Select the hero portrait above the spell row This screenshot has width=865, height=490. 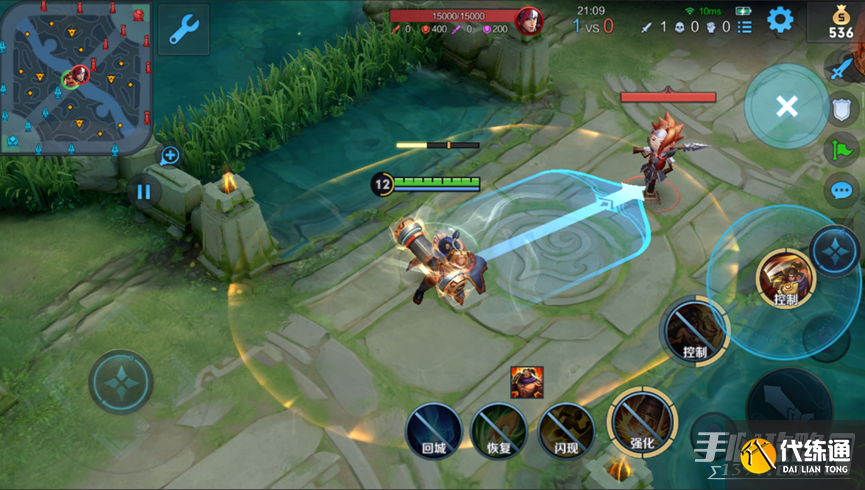pos(526,382)
